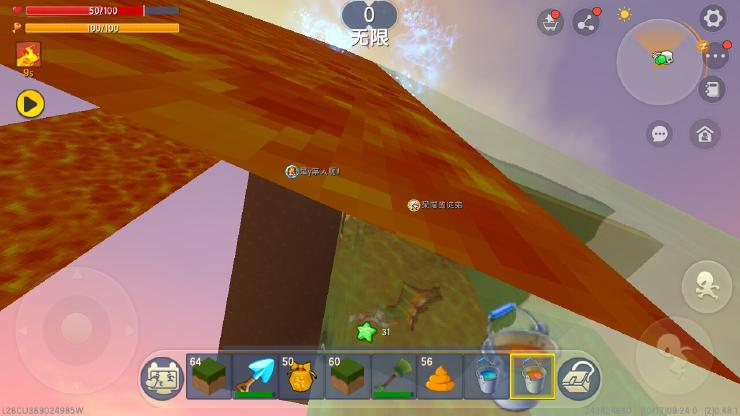Select the blue diamond shovel slot
Viewport: 740px width, 416px height.
coord(255,376)
